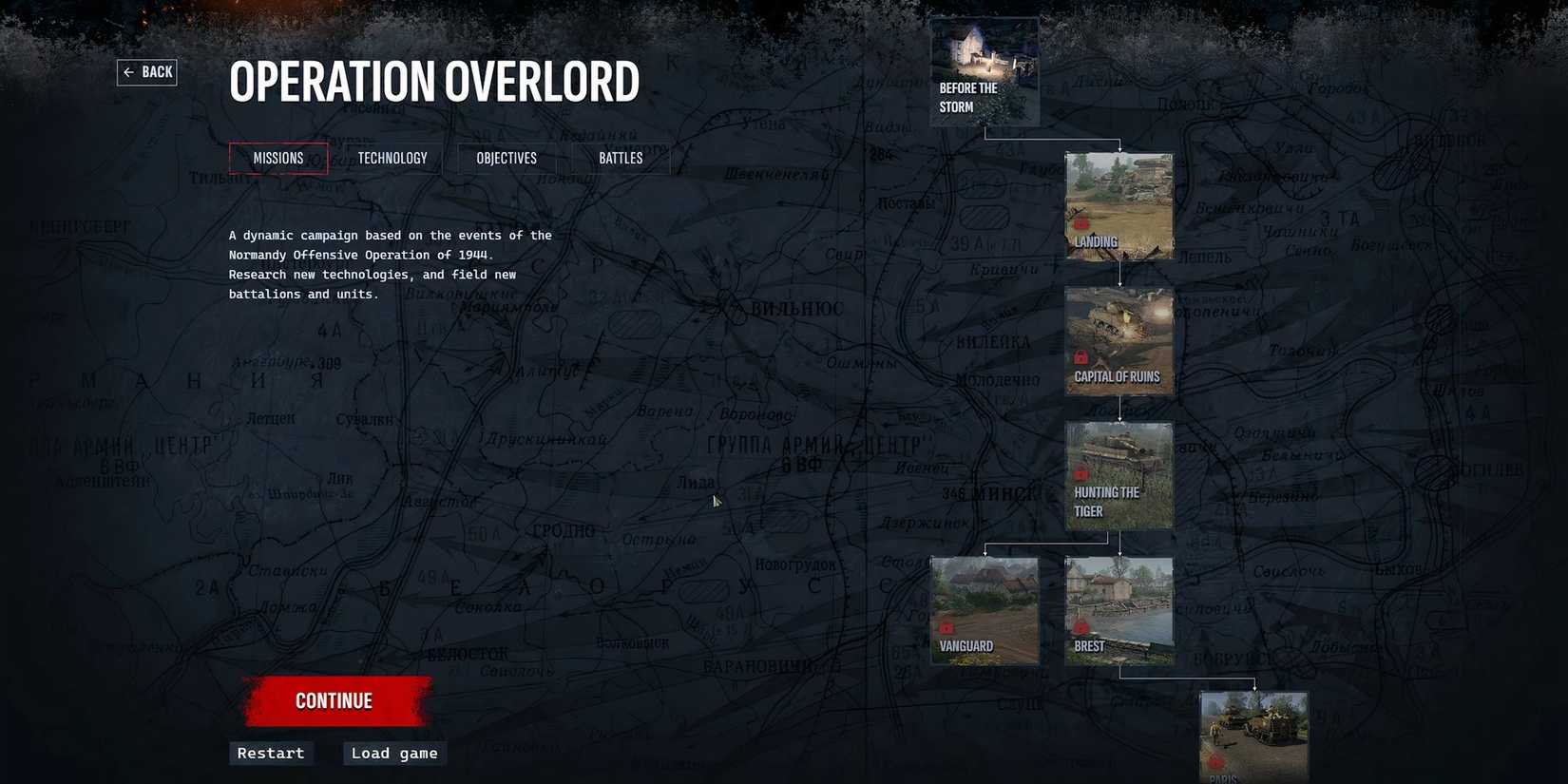The width and height of the screenshot is (1568, 784).
Task: Click the lock icon on Capital of Ruins
Action: pyautogui.click(x=1081, y=357)
